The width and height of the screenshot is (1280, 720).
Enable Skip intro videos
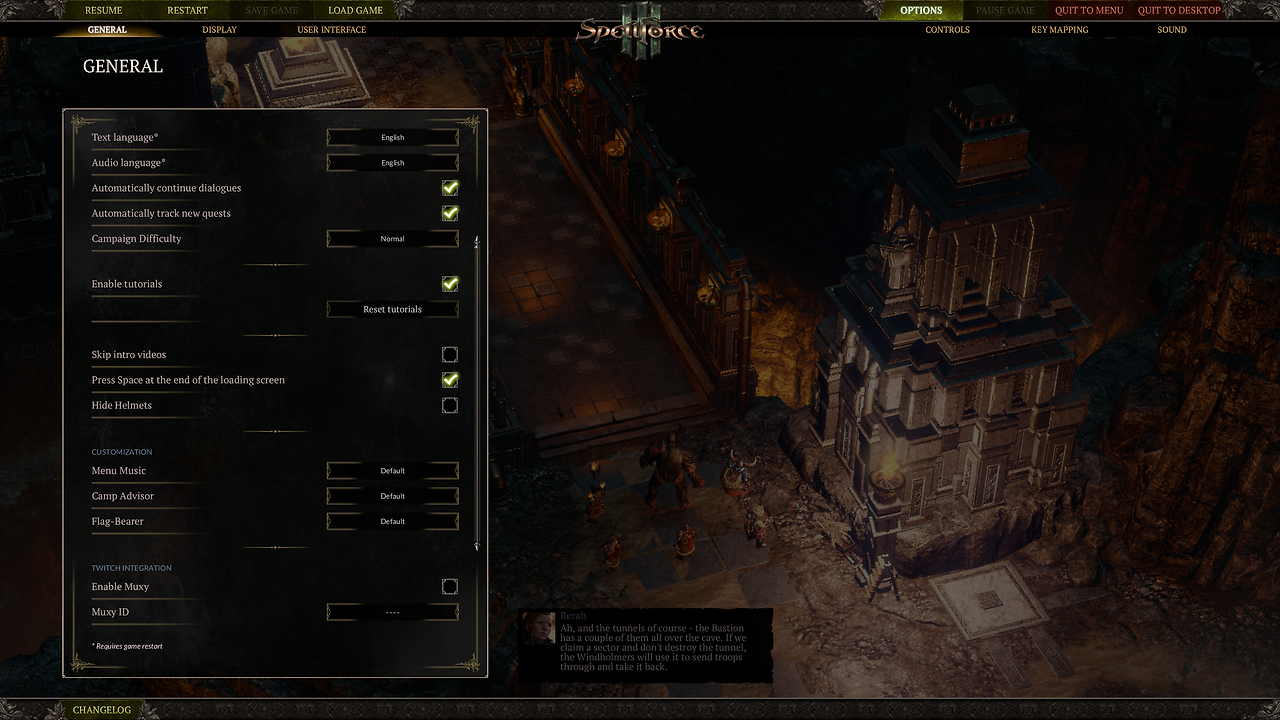point(450,355)
